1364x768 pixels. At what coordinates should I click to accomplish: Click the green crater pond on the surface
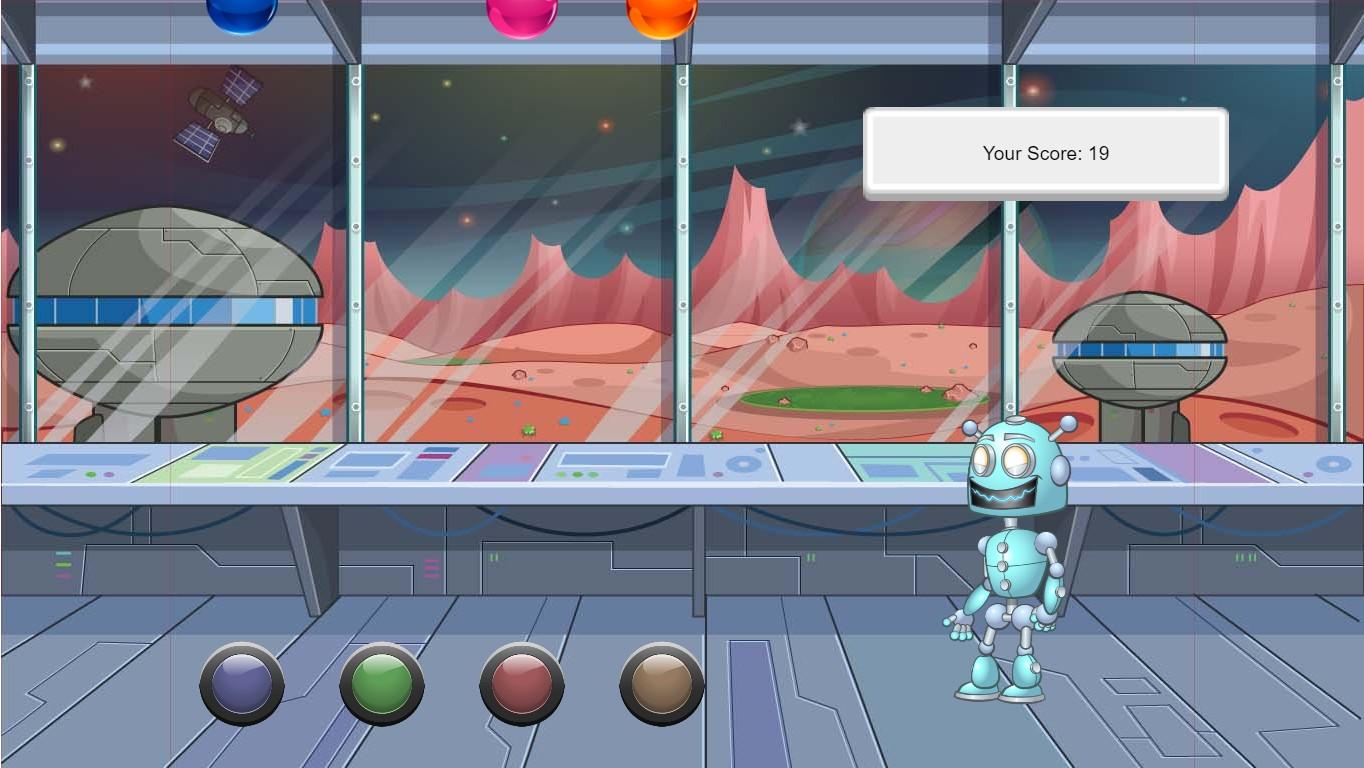(x=855, y=398)
